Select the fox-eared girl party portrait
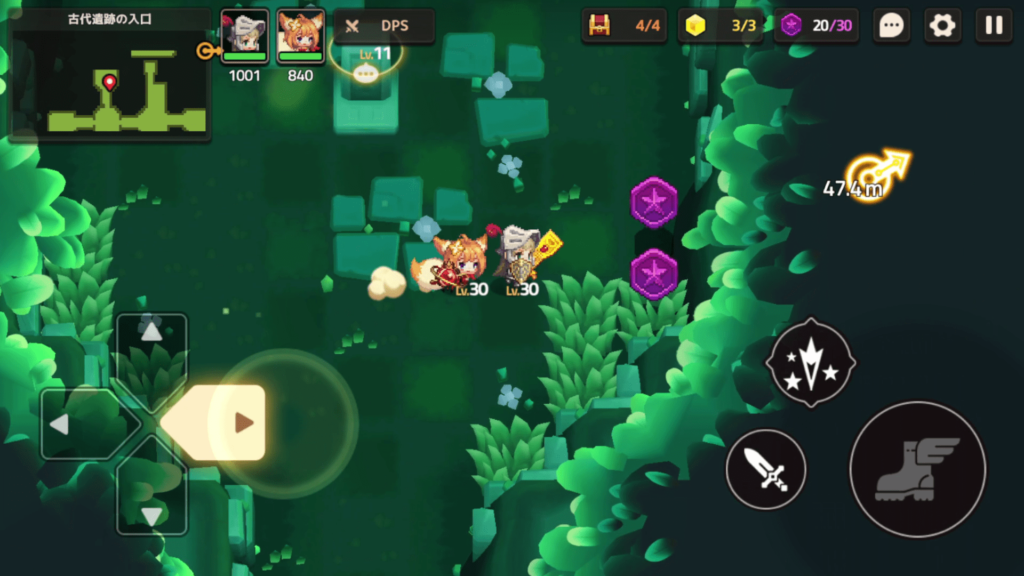The width and height of the screenshot is (1024, 576). 300,38
